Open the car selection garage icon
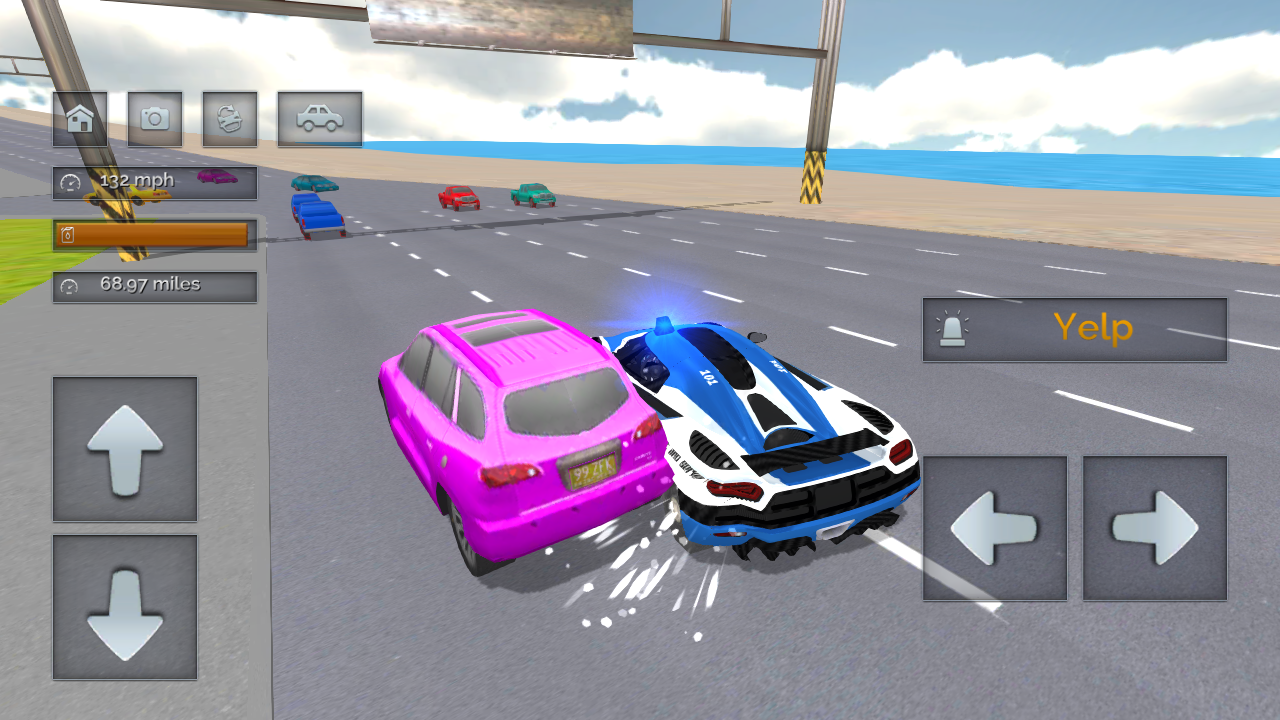The height and width of the screenshot is (720, 1280). pyautogui.click(x=320, y=118)
